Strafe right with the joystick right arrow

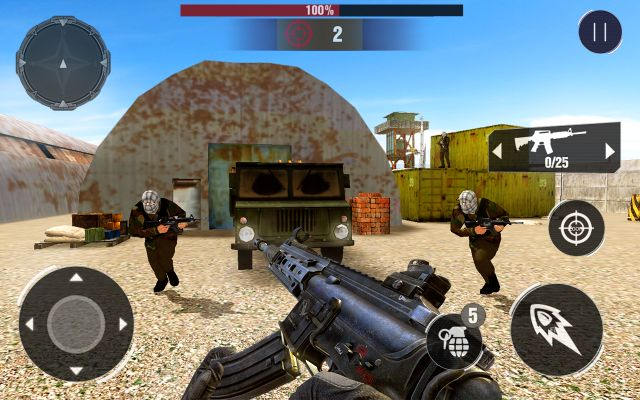(122, 324)
